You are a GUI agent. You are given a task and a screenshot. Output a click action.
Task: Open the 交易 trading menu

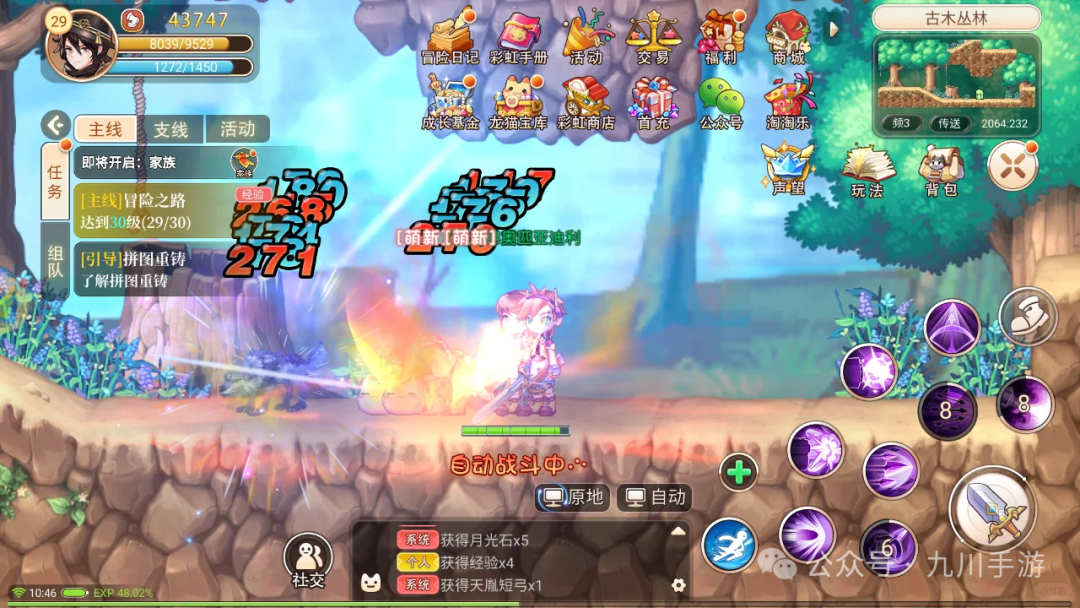point(652,36)
